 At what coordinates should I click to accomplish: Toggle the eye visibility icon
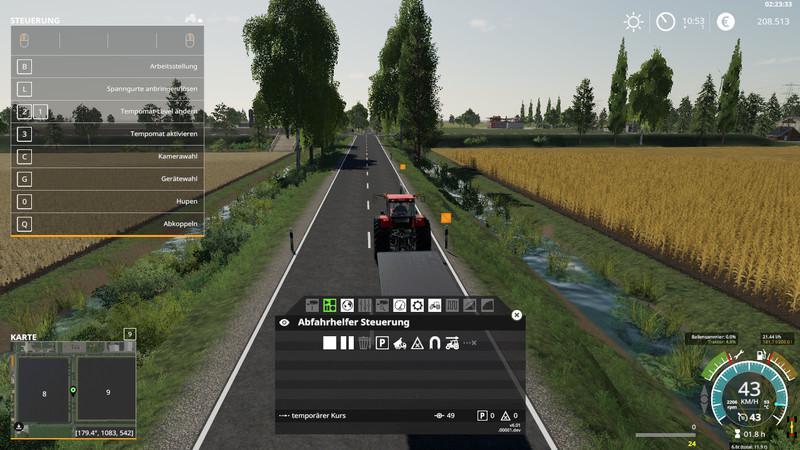coord(285,323)
